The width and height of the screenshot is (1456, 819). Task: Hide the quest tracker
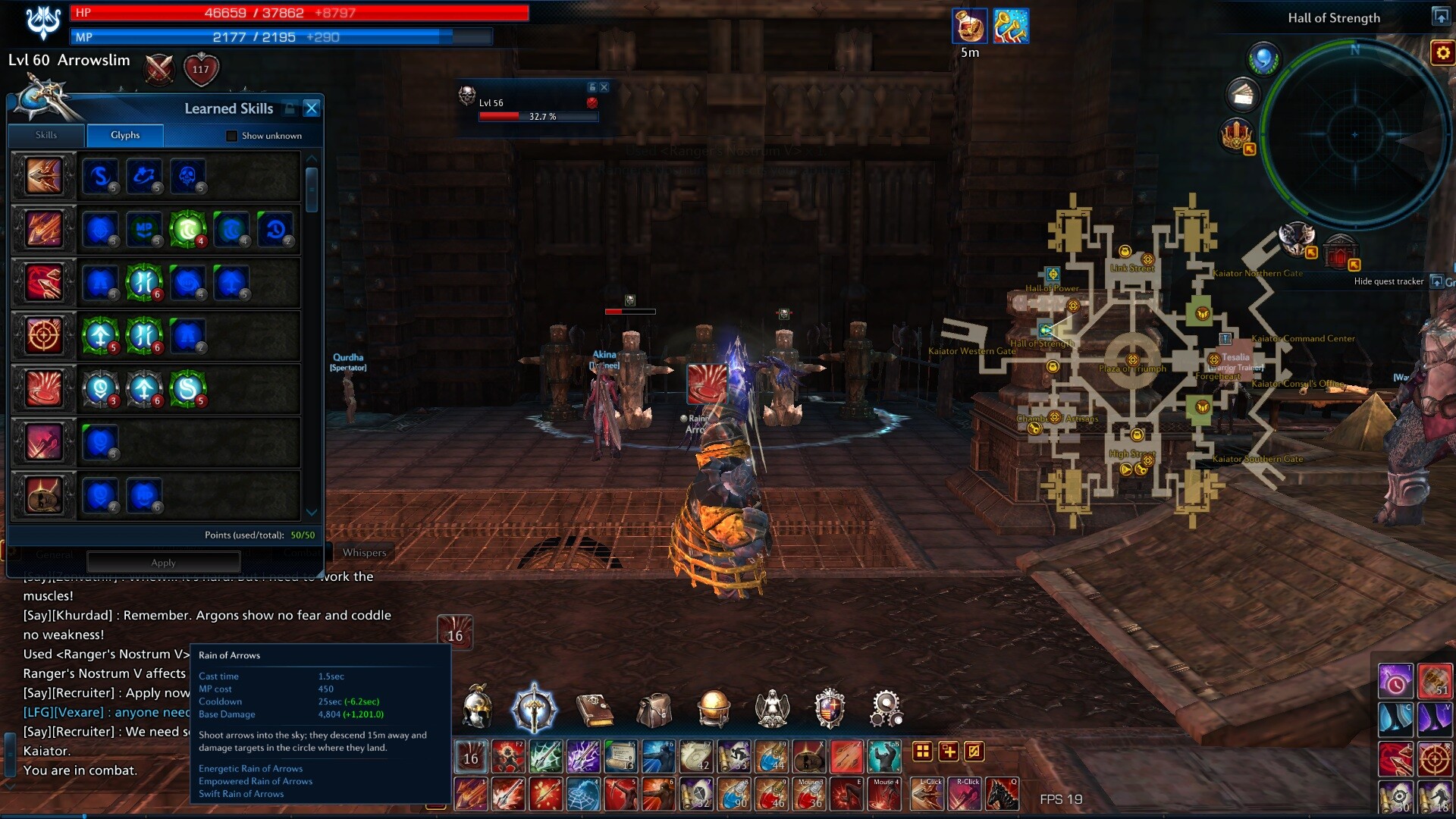pyautogui.click(x=1389, y=281)
